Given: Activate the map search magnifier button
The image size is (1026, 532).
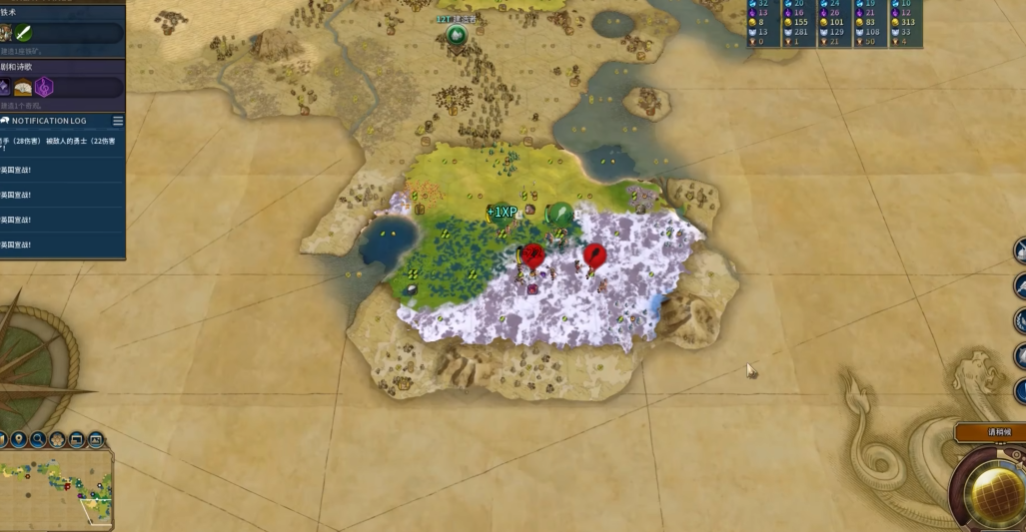Looking at the screenshot, I should (38, 439).
